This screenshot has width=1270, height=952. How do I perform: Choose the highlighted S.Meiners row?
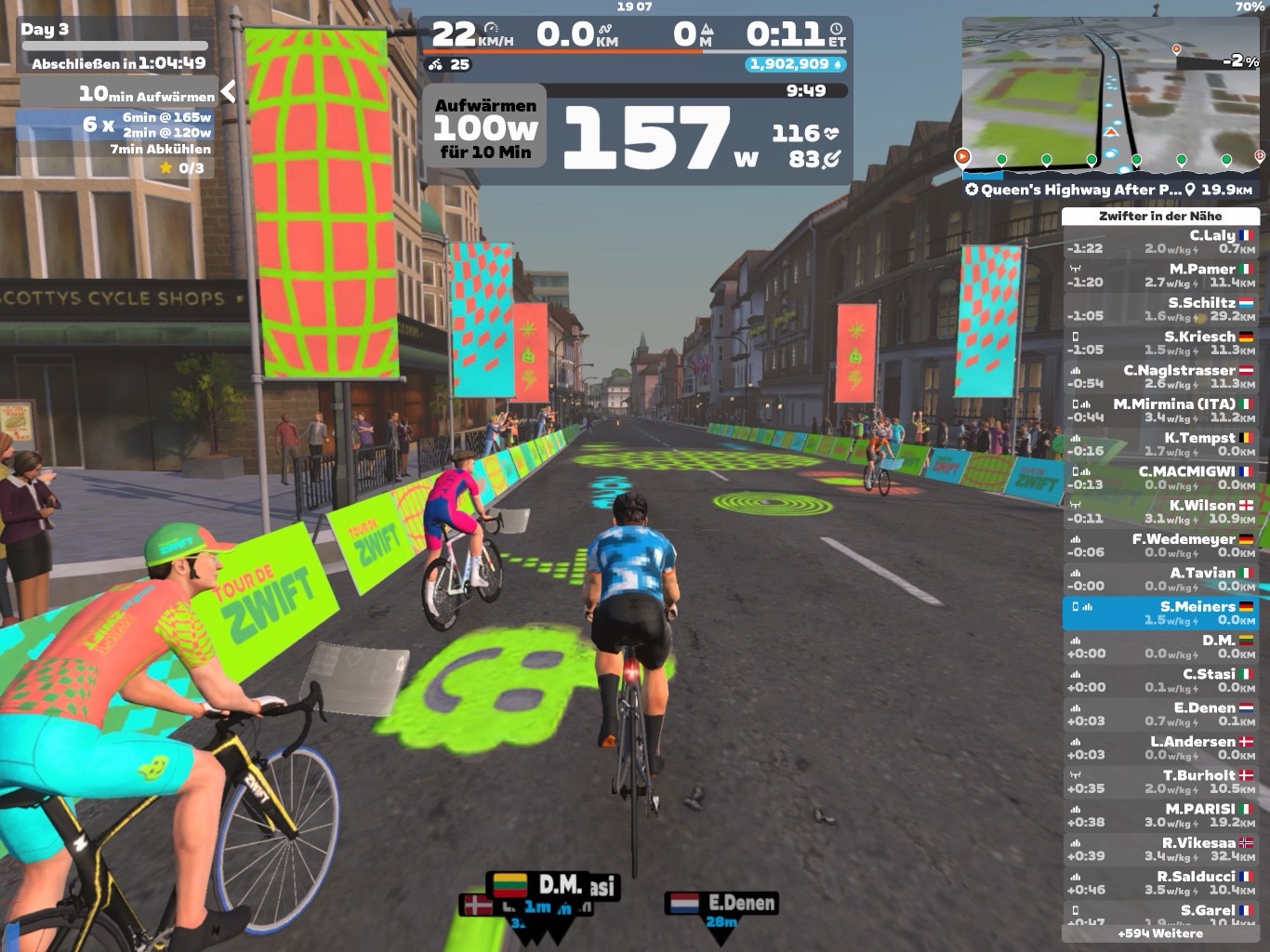(1160, 613)
